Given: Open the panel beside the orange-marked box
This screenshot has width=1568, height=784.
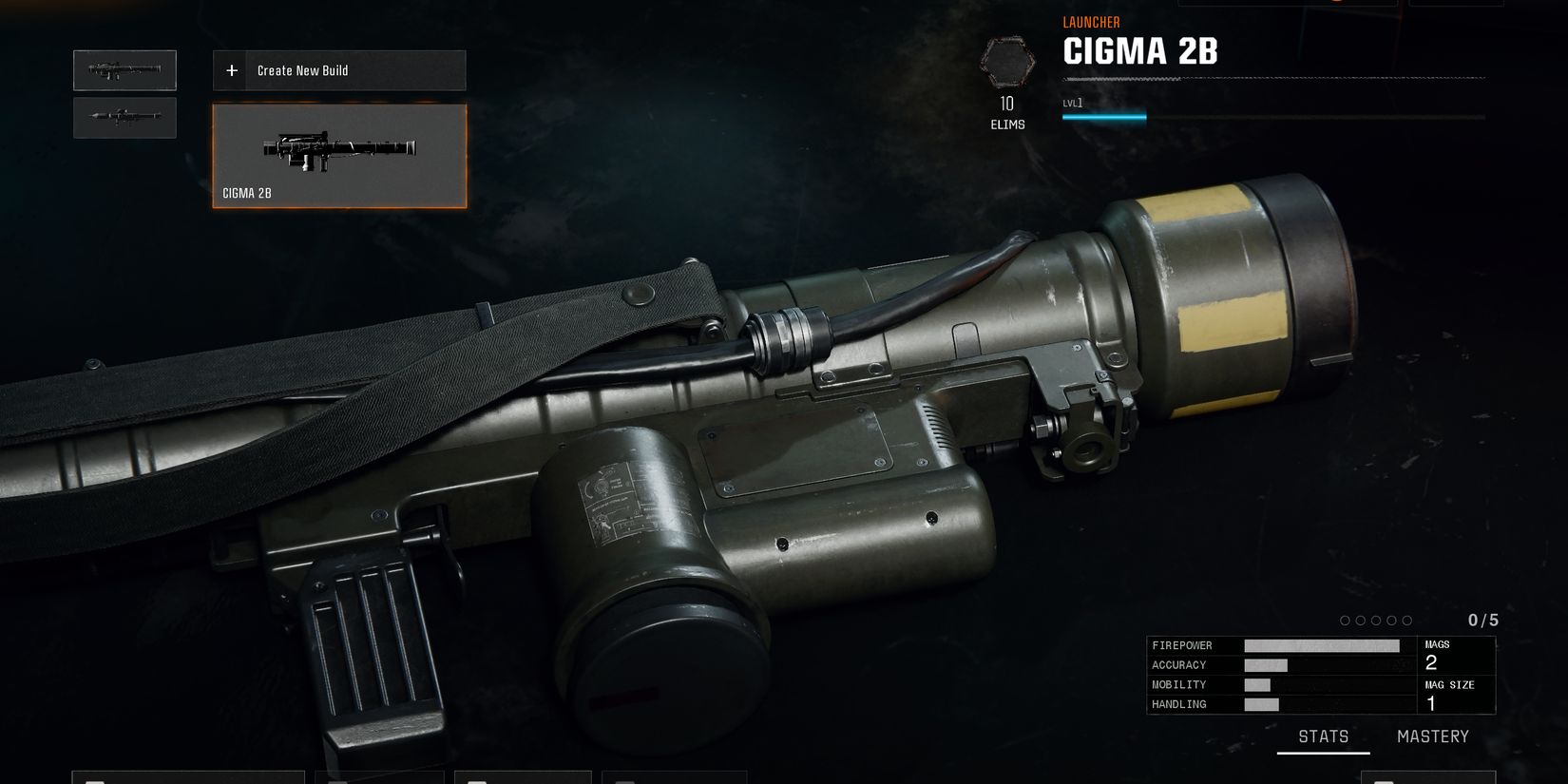Looking at the screenshot, I should (x=1456, y=3).
